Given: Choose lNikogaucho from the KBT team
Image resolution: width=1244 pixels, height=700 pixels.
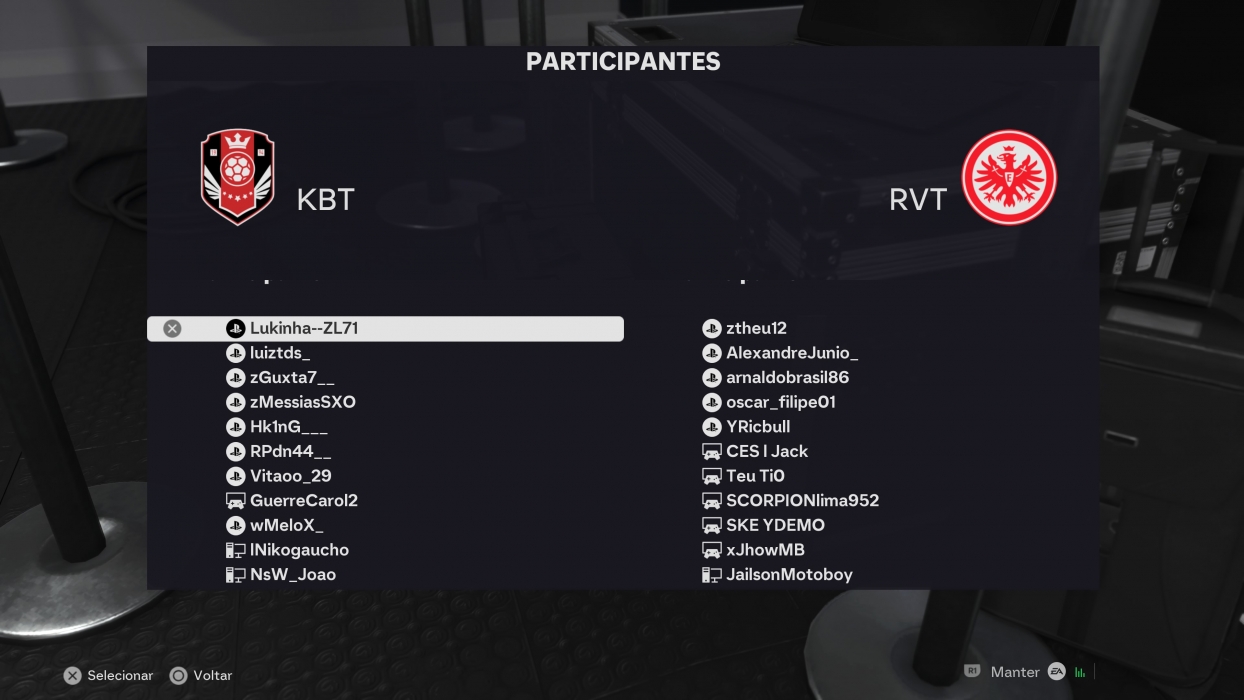Looking at the screenshot, I should (x=299, y=550).
